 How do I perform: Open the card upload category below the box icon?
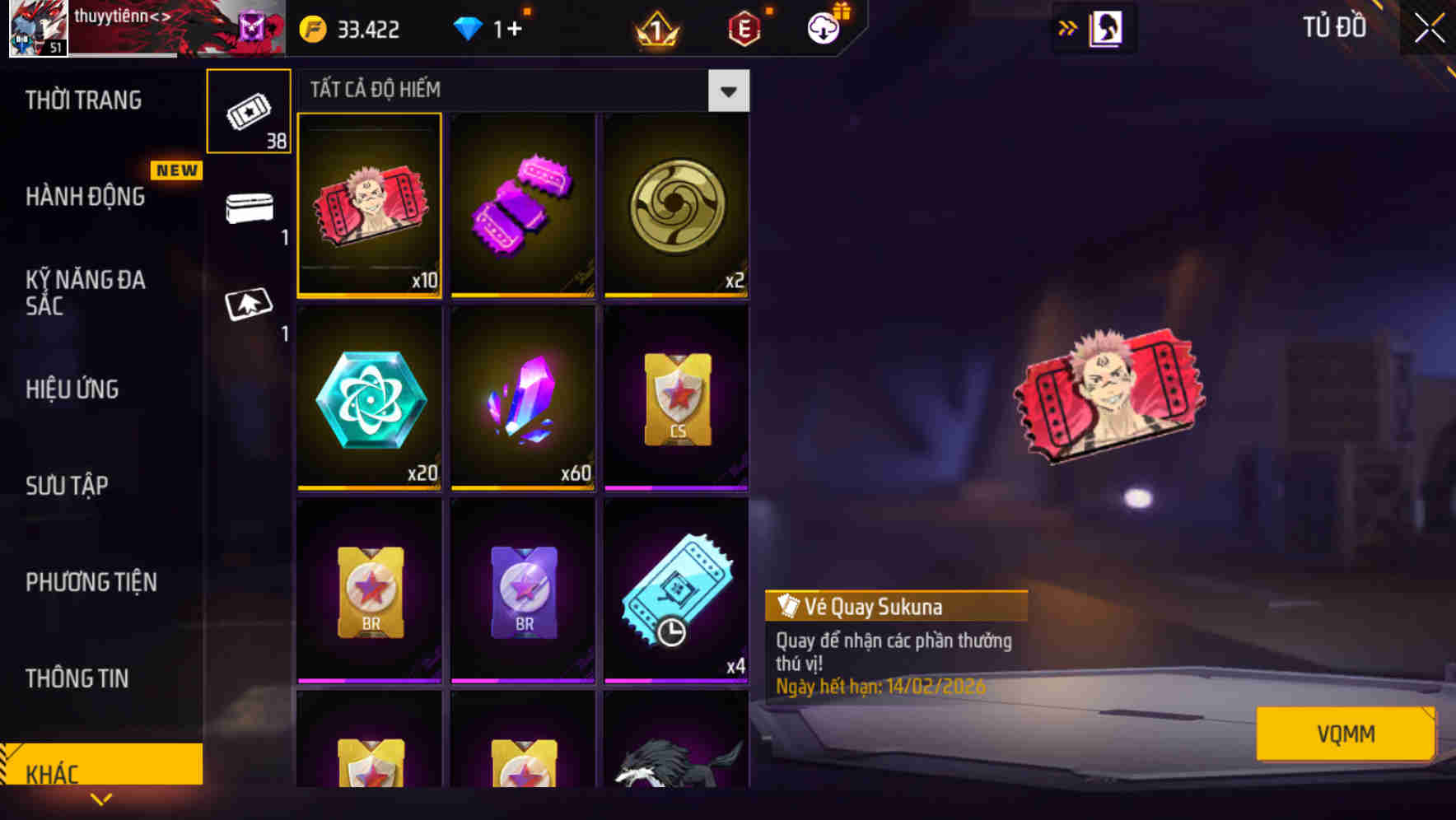tap(249, 303)
